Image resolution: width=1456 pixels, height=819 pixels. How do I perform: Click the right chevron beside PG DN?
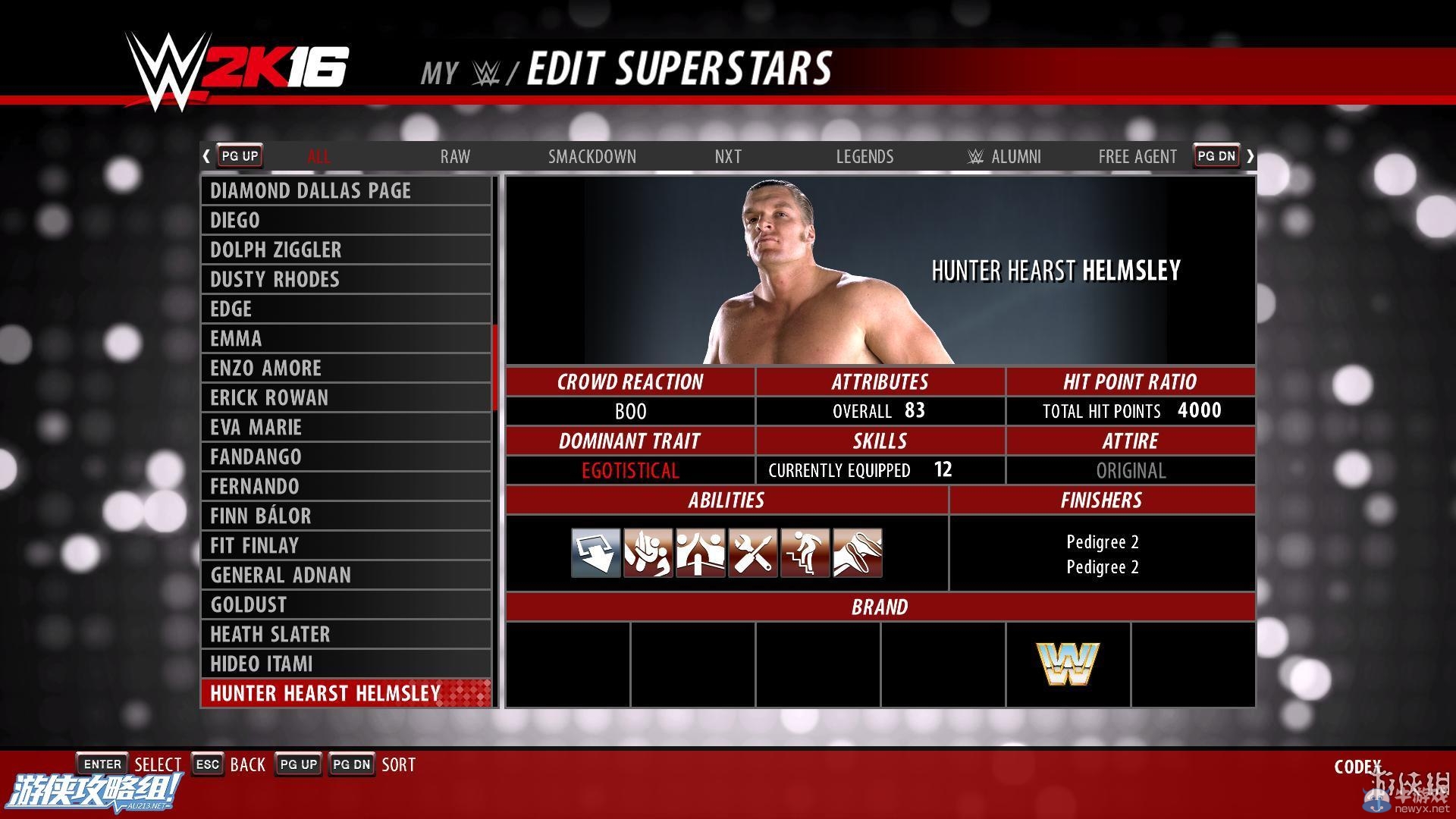pyautogui.click(x=1250, y=156)
